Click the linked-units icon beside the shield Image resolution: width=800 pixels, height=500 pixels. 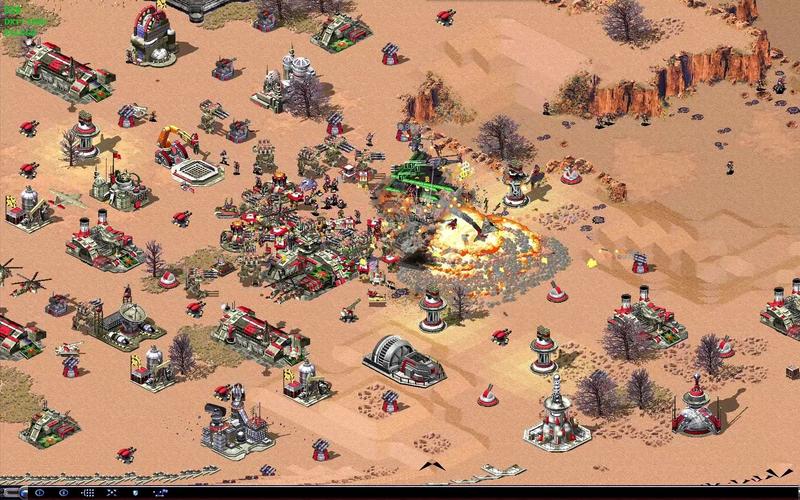(160, 493)
